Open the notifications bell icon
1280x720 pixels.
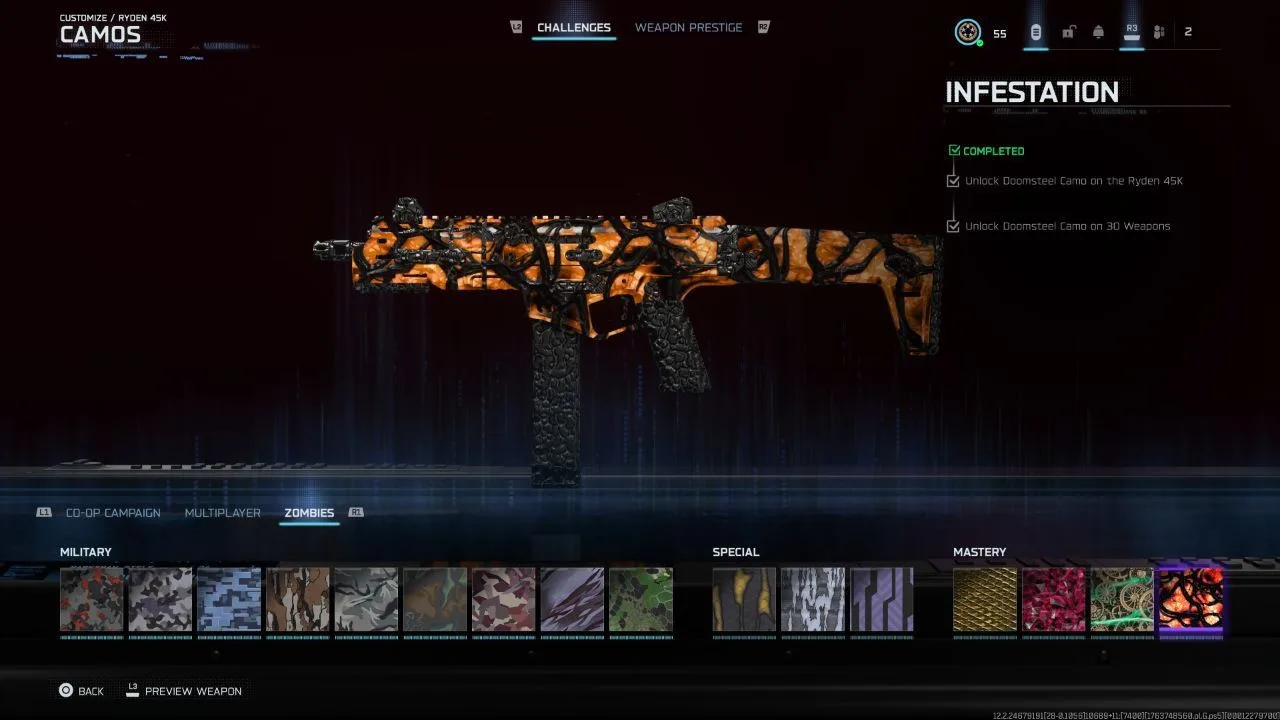point(1098,33)
